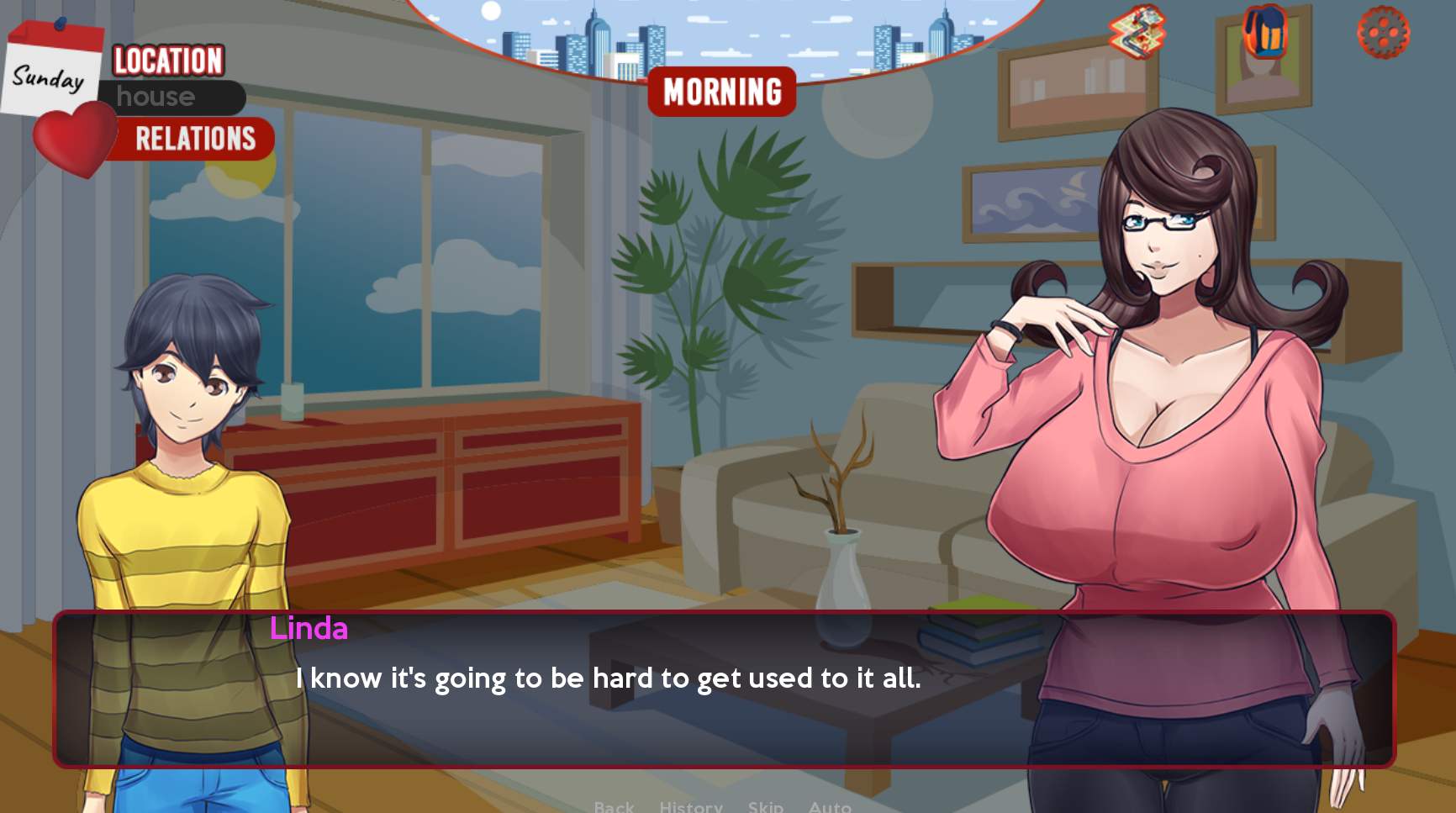Click the red LOCATION badge
Image resolution: width=1456 pixels, height=813 pixels.
(166, 61)
